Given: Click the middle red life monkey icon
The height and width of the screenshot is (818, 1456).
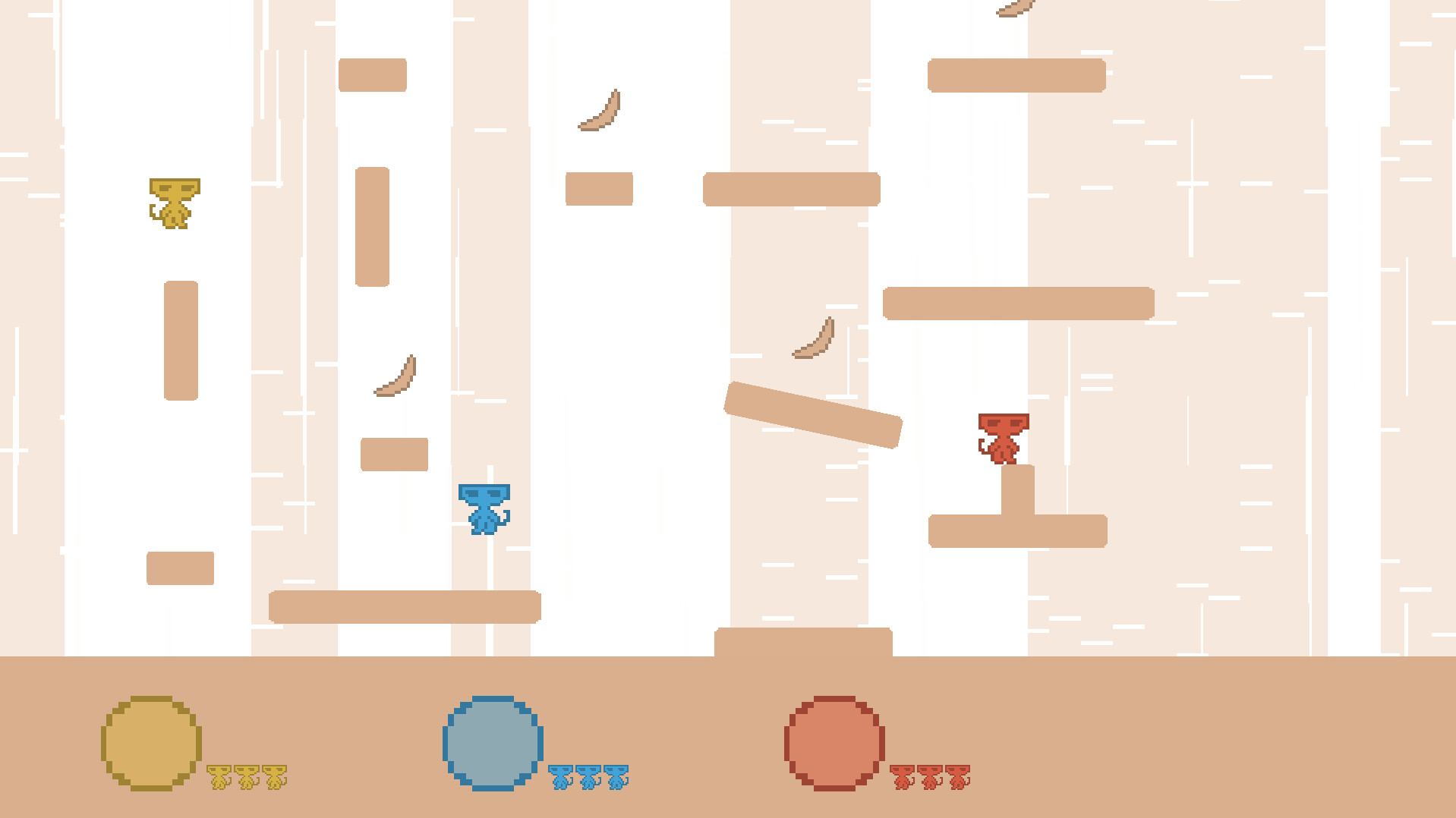Looking at the screenshot, I should (929, 777).
